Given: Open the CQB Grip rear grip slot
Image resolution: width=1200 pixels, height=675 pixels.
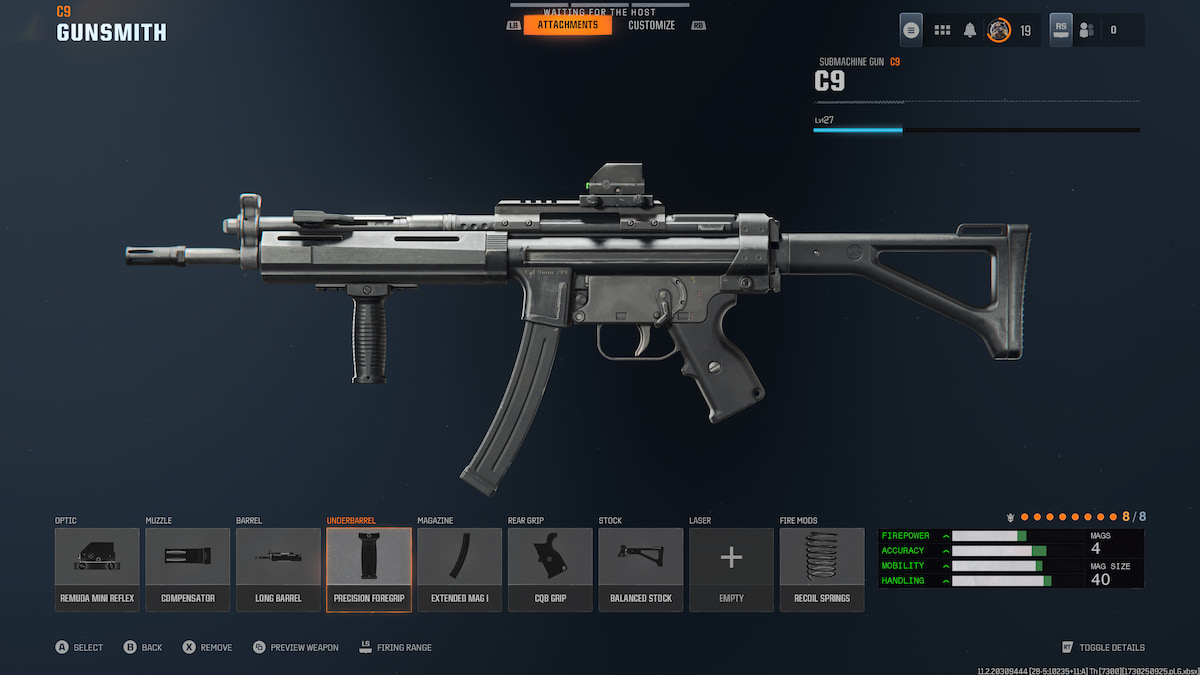Looking at the screenshot, I should pyautogui.click(x=550, y=569).
